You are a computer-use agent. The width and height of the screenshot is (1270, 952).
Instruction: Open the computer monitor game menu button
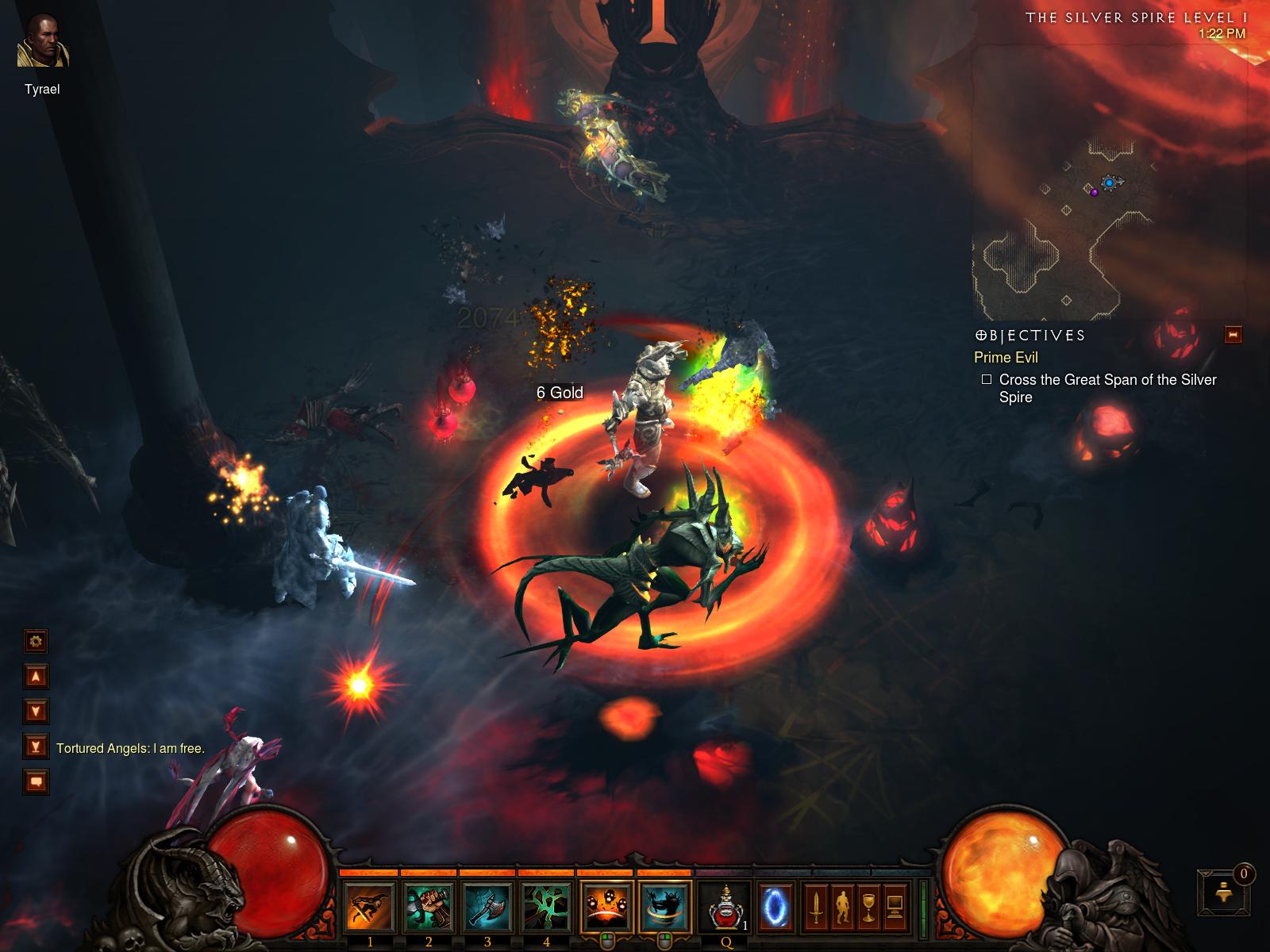(x=896, y=905)
